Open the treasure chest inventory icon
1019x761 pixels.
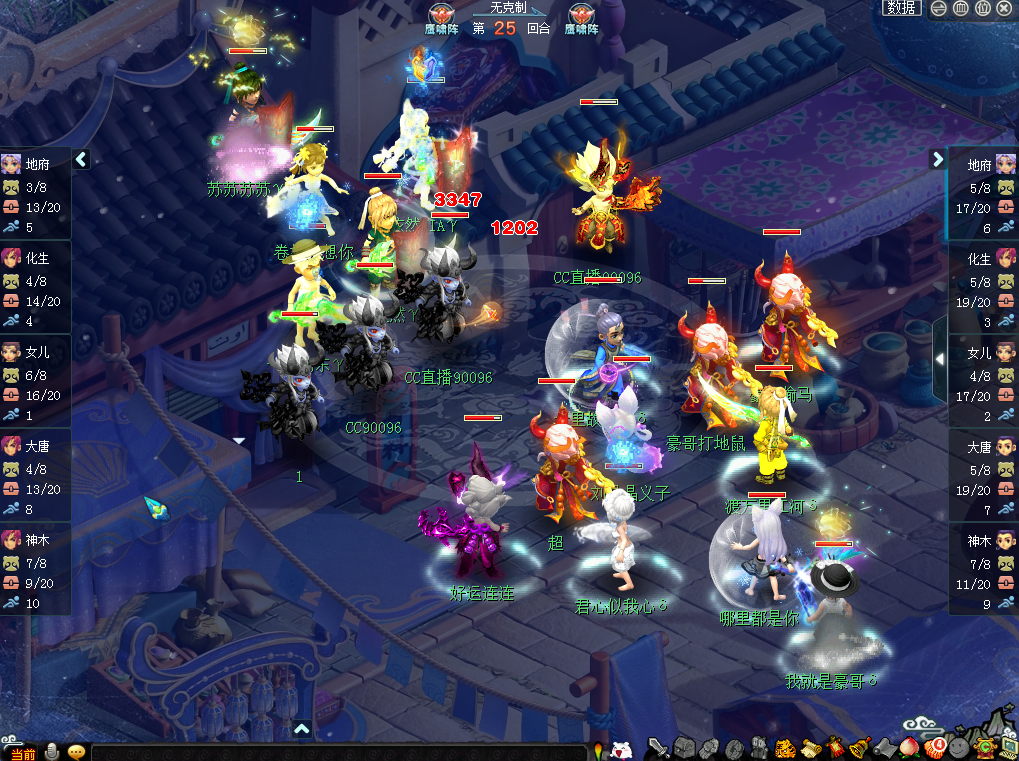pyautogui.click(x=684, y=747)
